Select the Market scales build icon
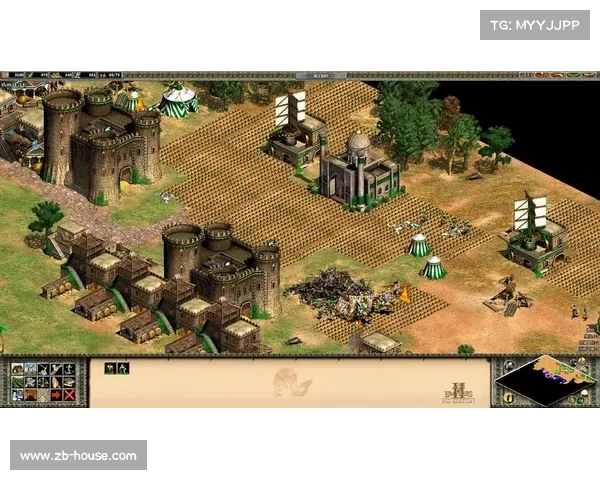The height and width of the screenshot is (480, 600). [43, 382]
